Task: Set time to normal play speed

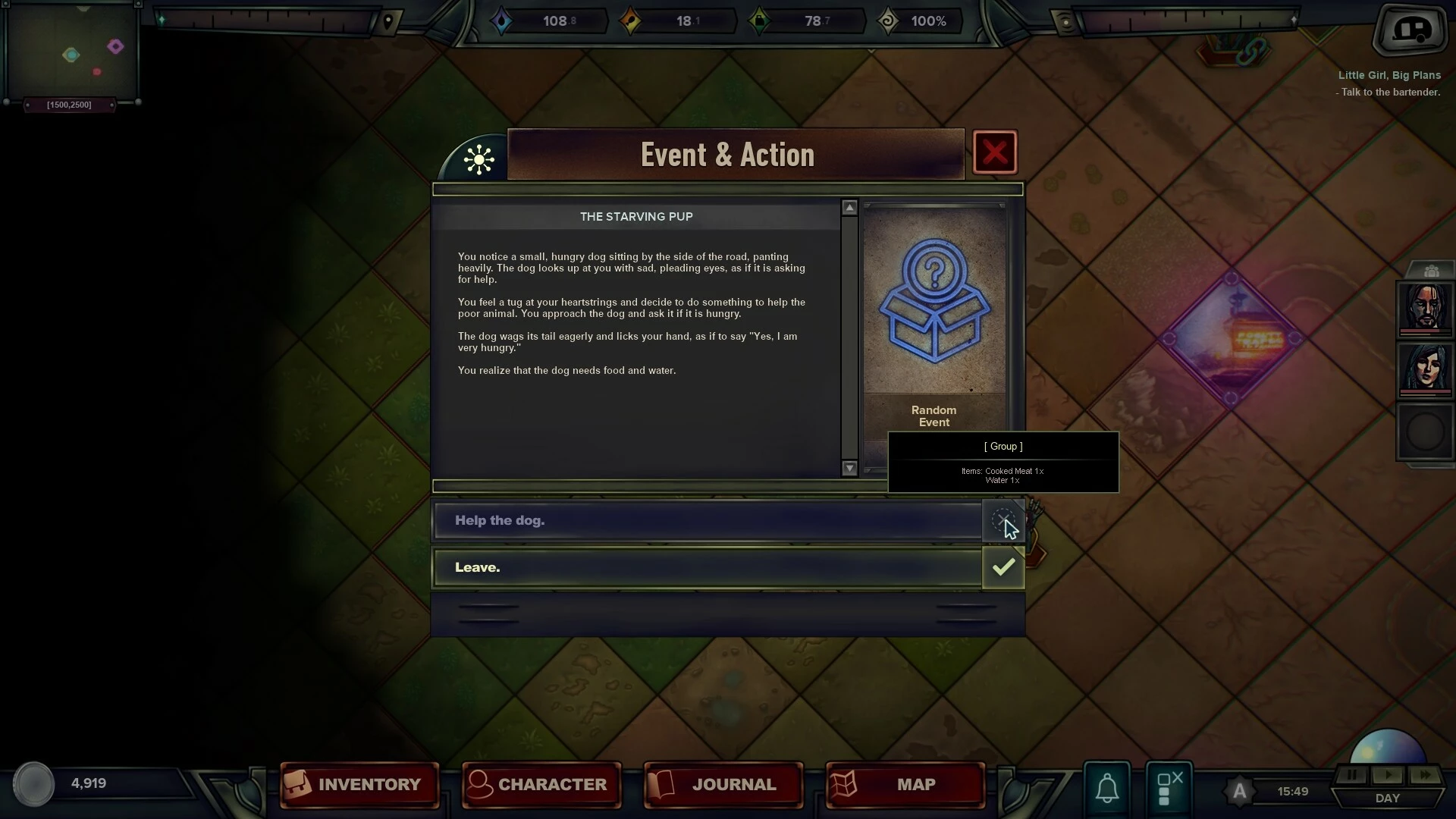Action: coord(1389,775)
